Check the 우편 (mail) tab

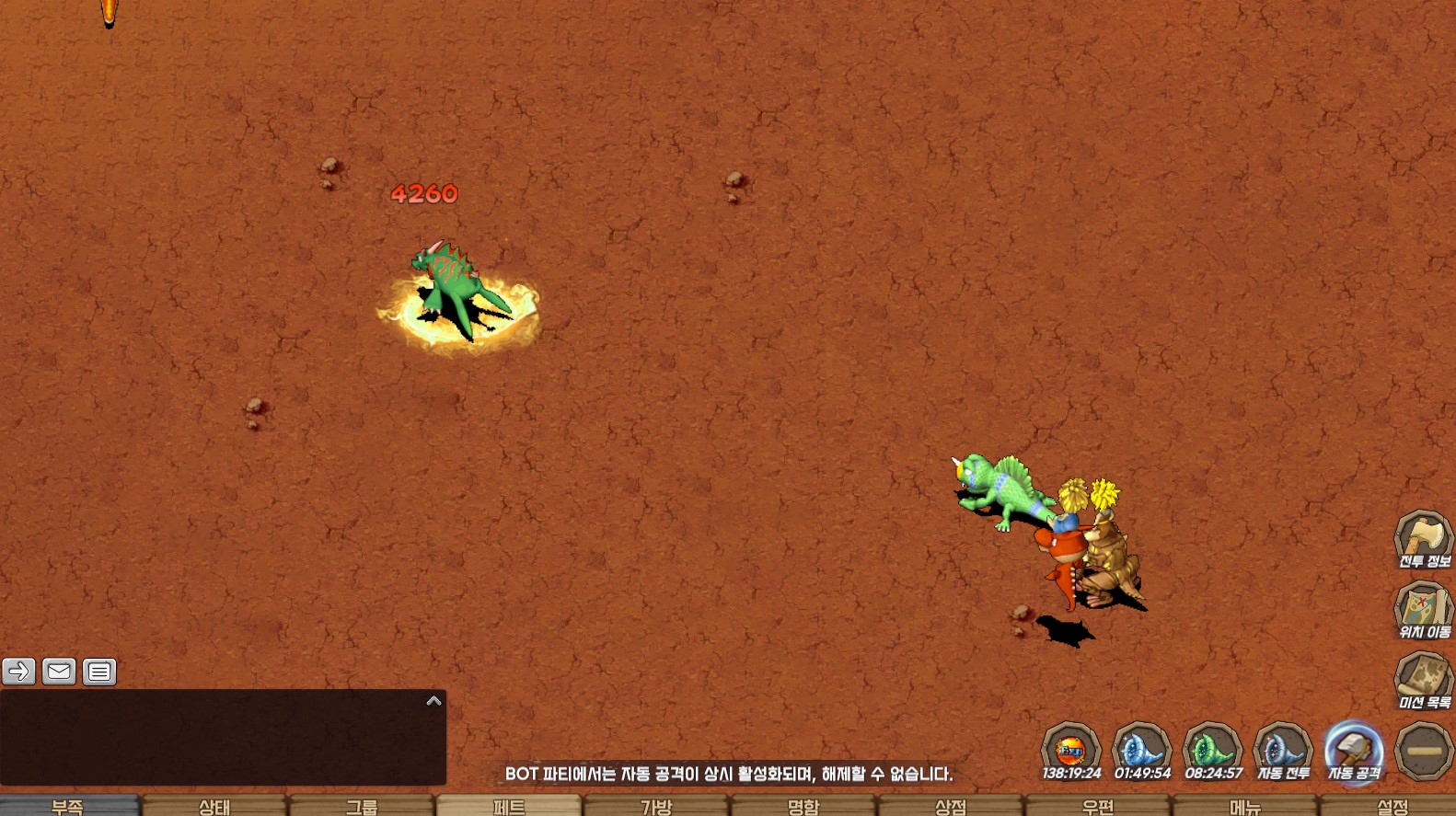(x=1098, y=806)
